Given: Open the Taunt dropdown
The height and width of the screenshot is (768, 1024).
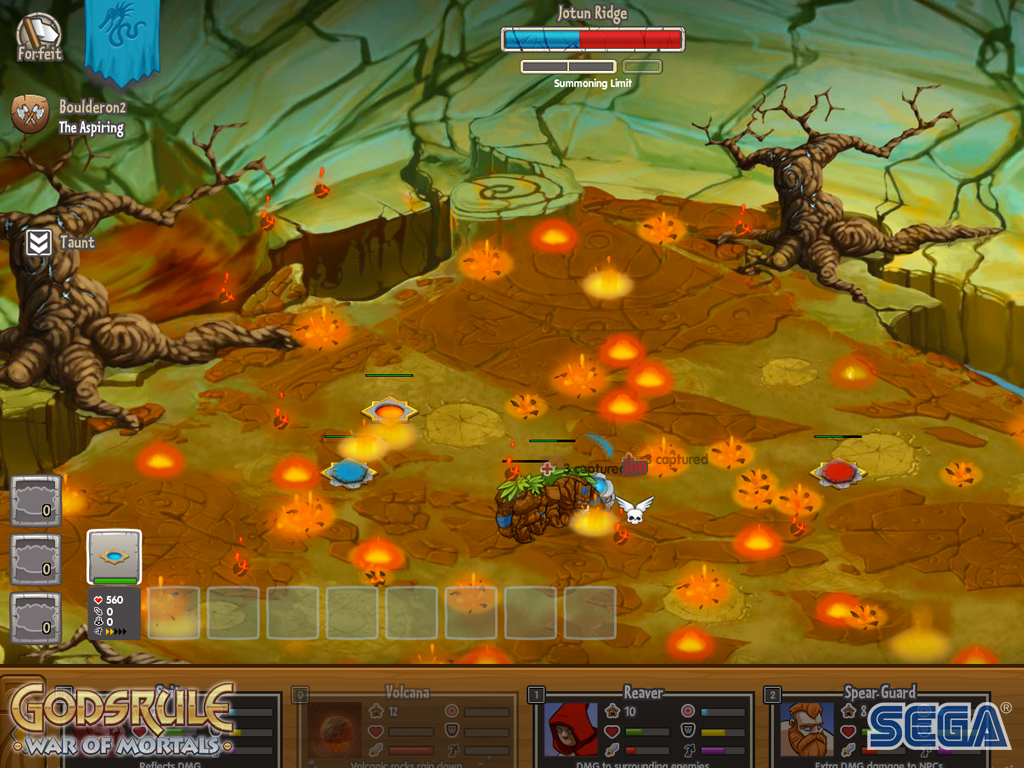Looking at the screenshot, I should [x=39, y=242].
